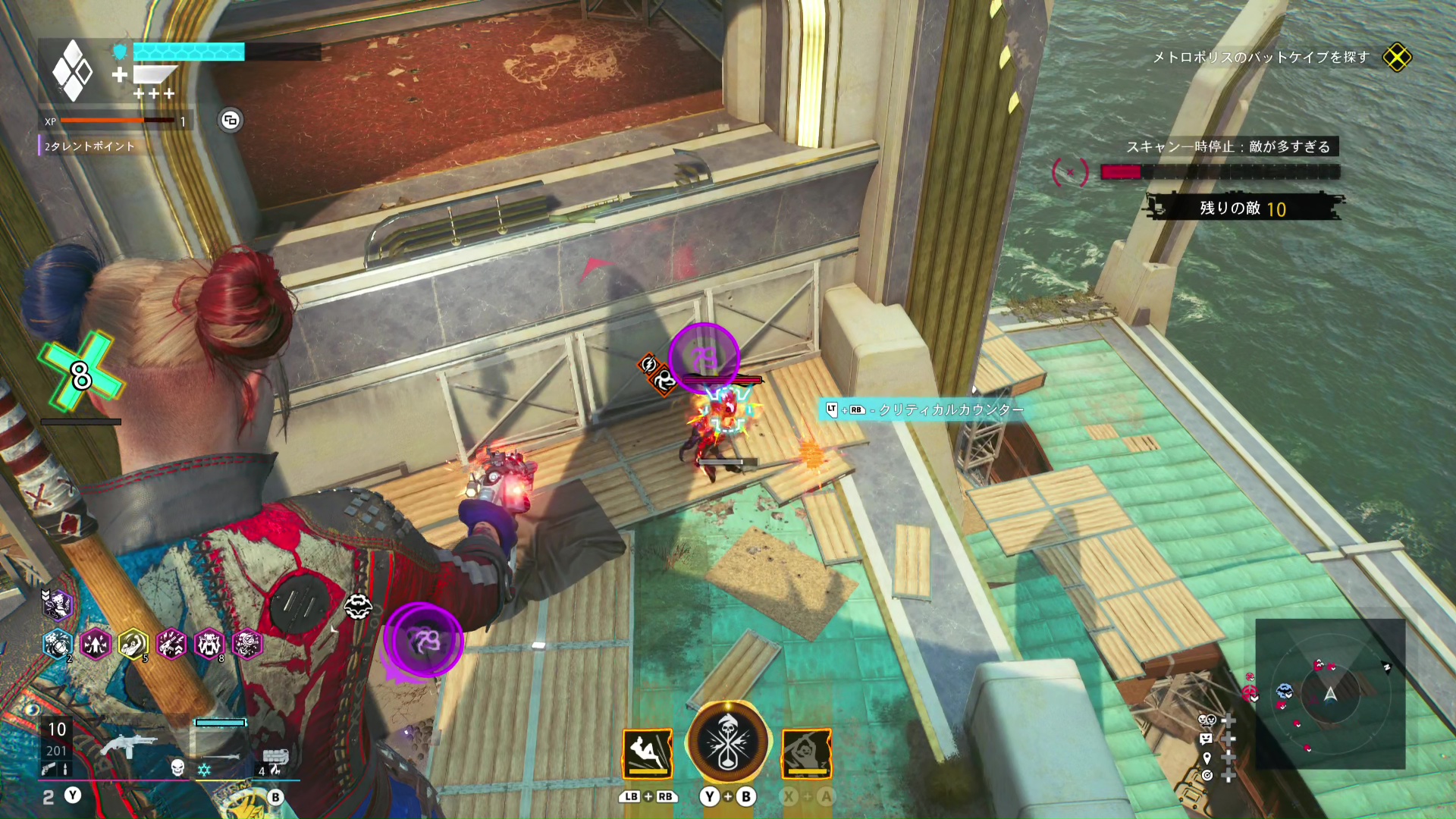Click the red crosshair target marker beside minimap
This screenshot has width=1456, height=819.
tap(1249, 692)
